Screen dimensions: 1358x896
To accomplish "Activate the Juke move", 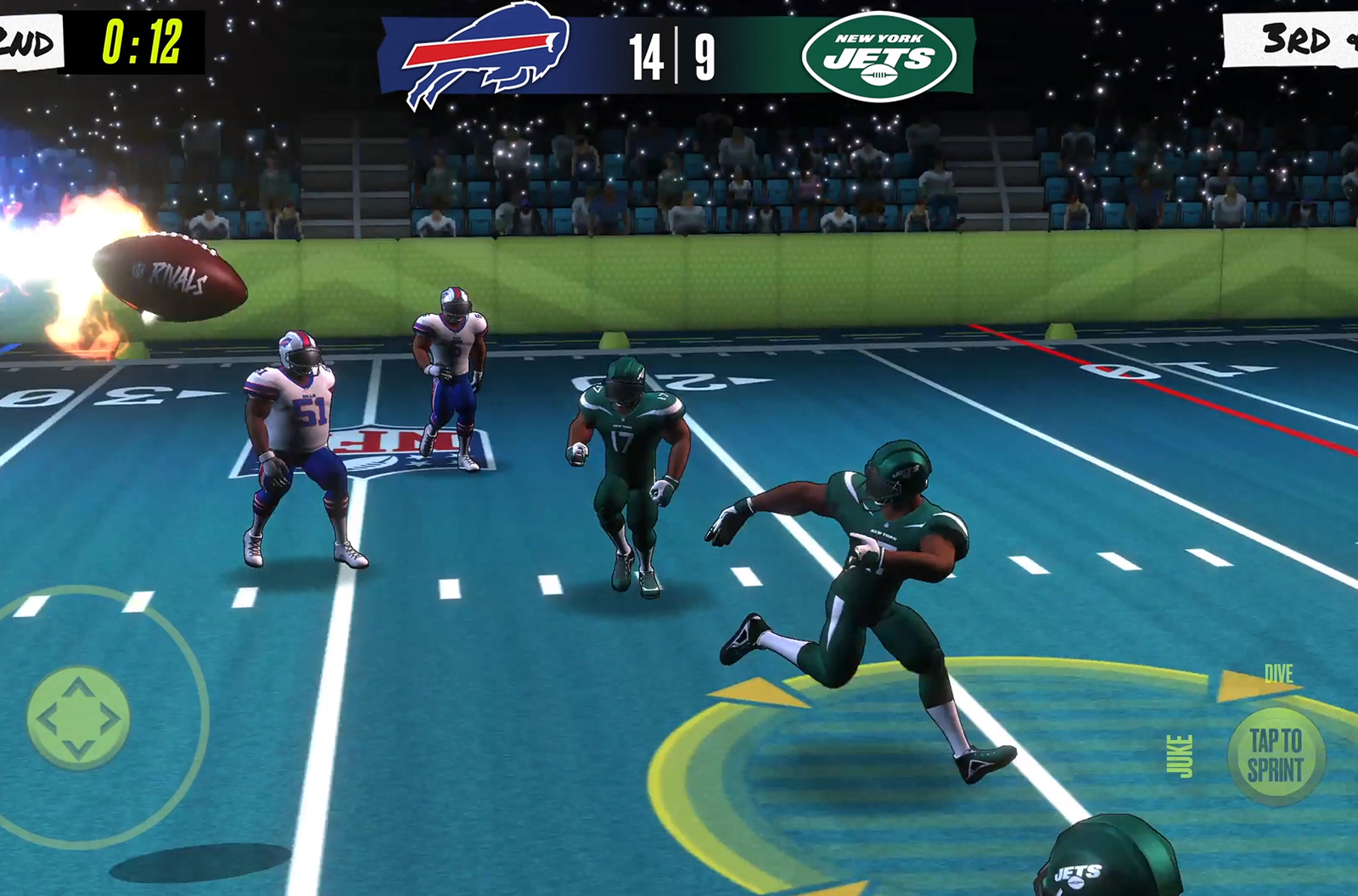I will coord(1181,756).
